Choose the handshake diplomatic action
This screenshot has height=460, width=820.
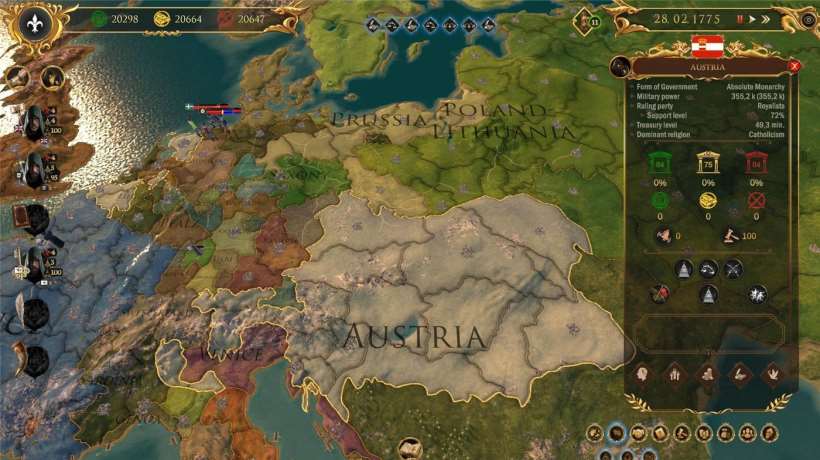click(x=708, y=268)
